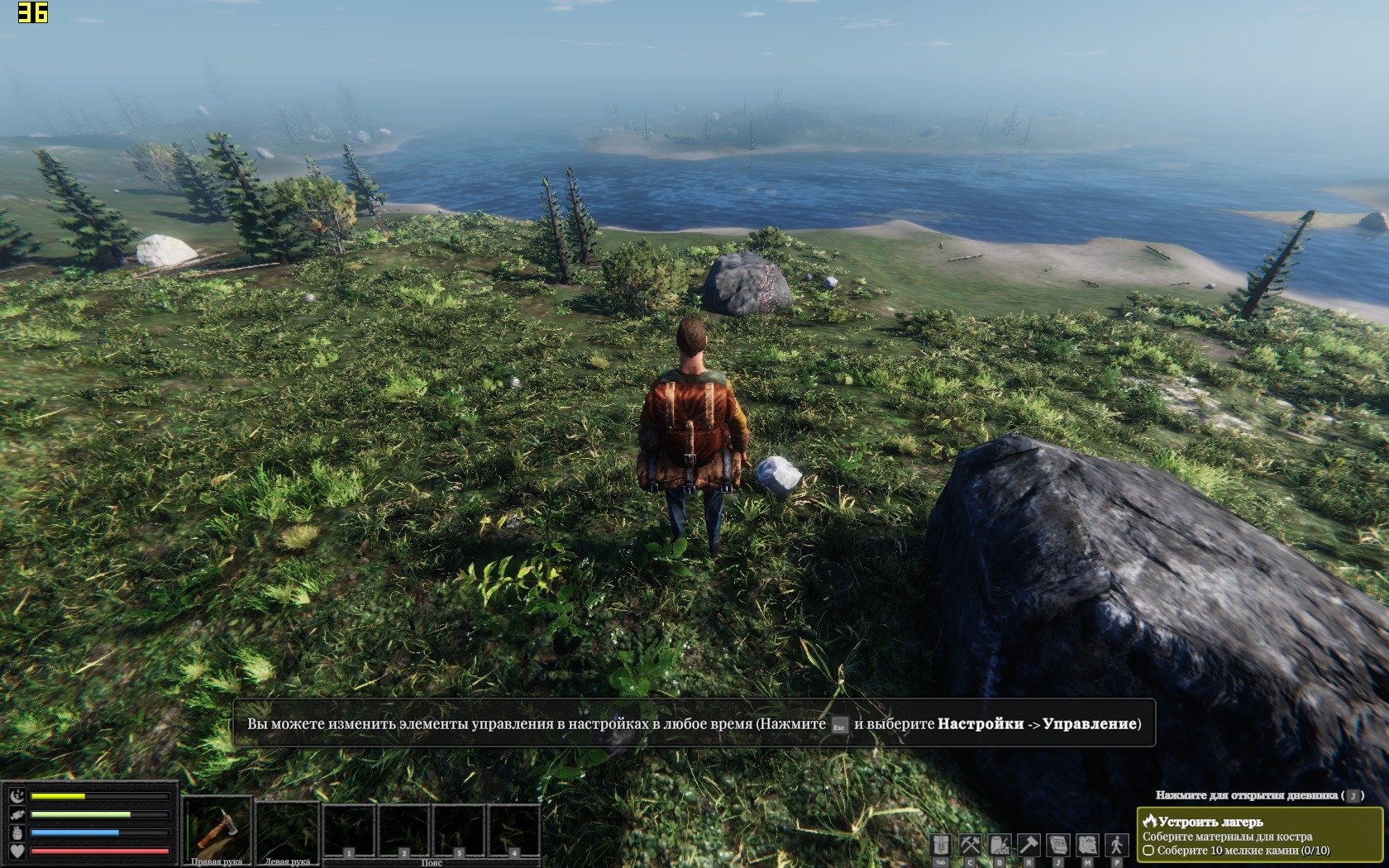Select belt slot number 1
Viewport: 1389px width, 868px height.
tap(350, 831)
